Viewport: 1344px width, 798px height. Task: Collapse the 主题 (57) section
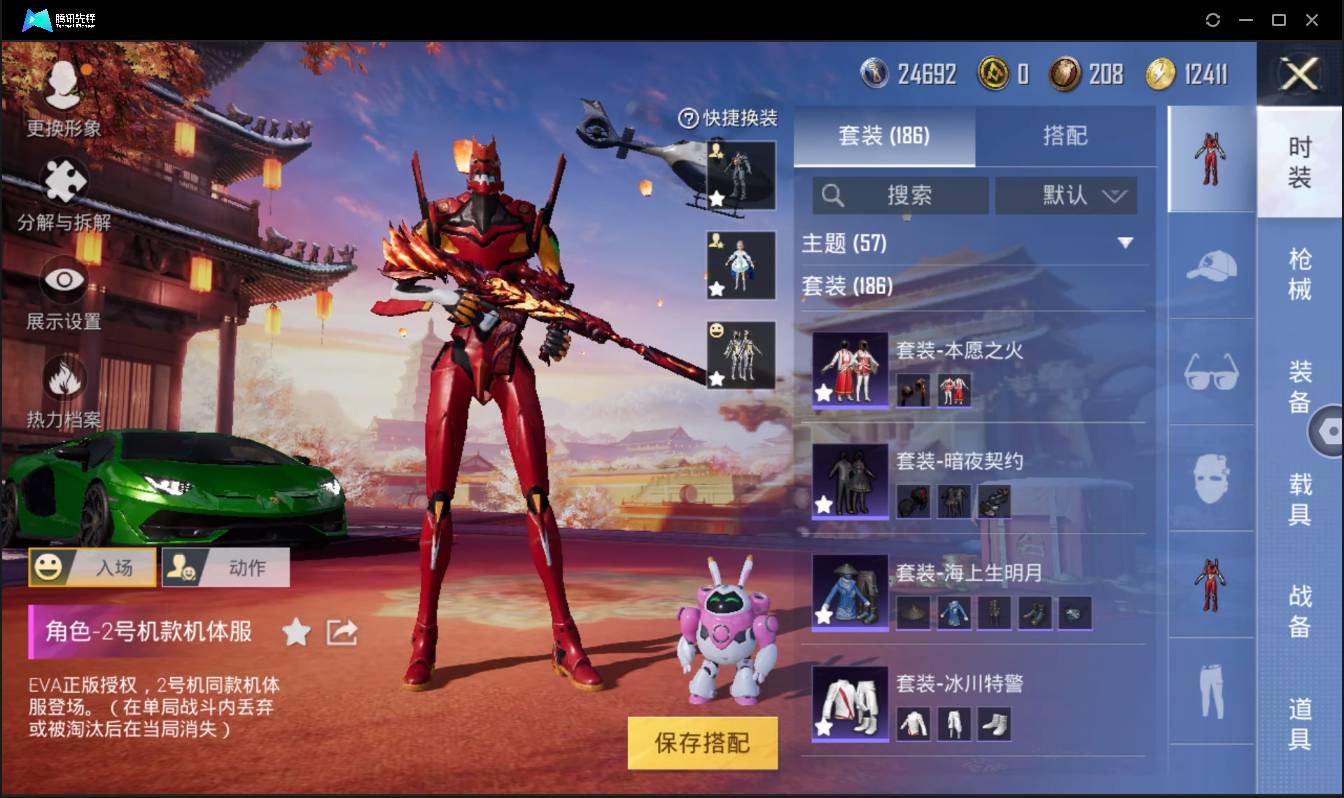[1127, 243]
